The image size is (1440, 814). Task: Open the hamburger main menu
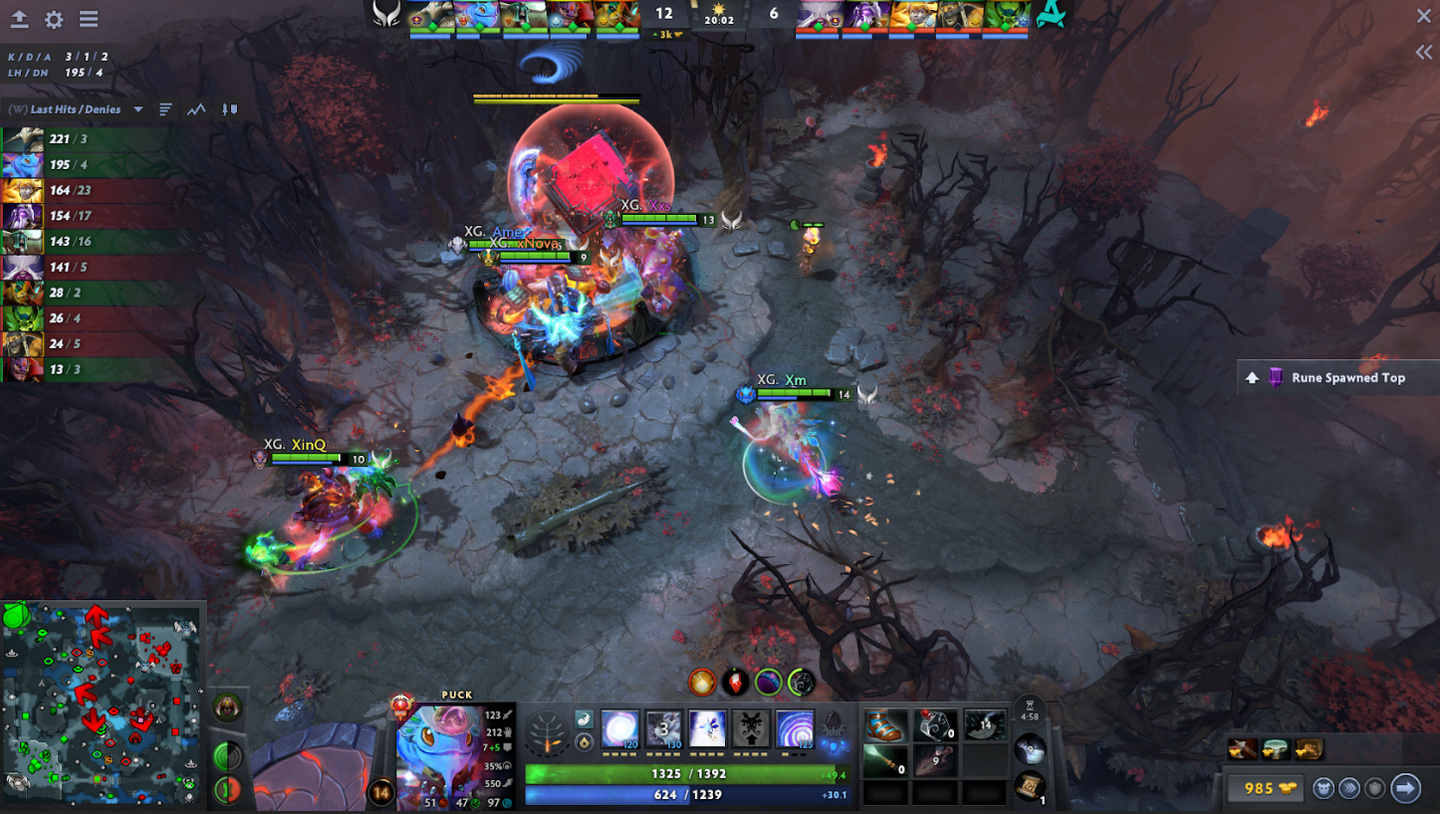(89, 19)
